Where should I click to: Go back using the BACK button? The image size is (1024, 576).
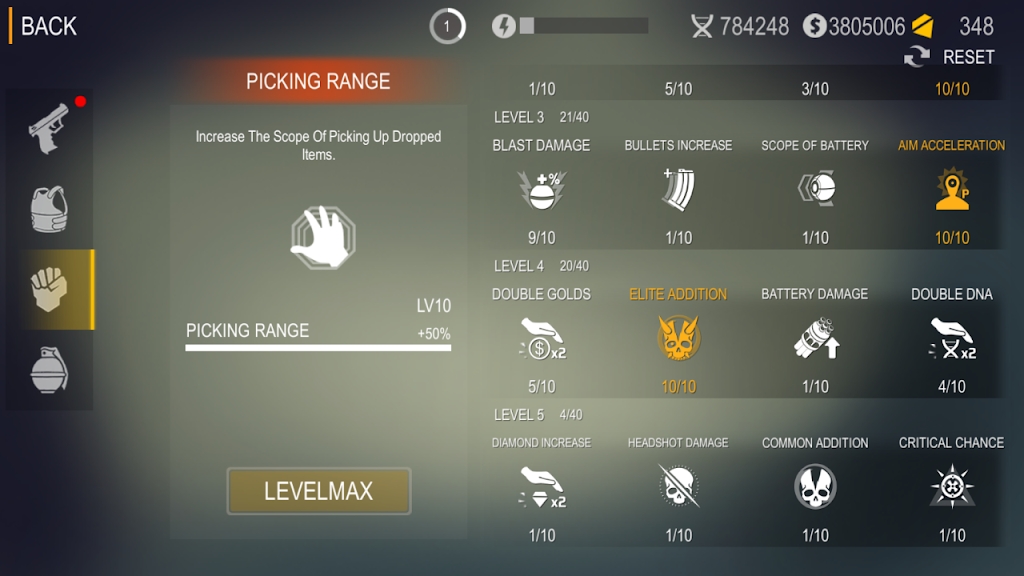[47, 26]
